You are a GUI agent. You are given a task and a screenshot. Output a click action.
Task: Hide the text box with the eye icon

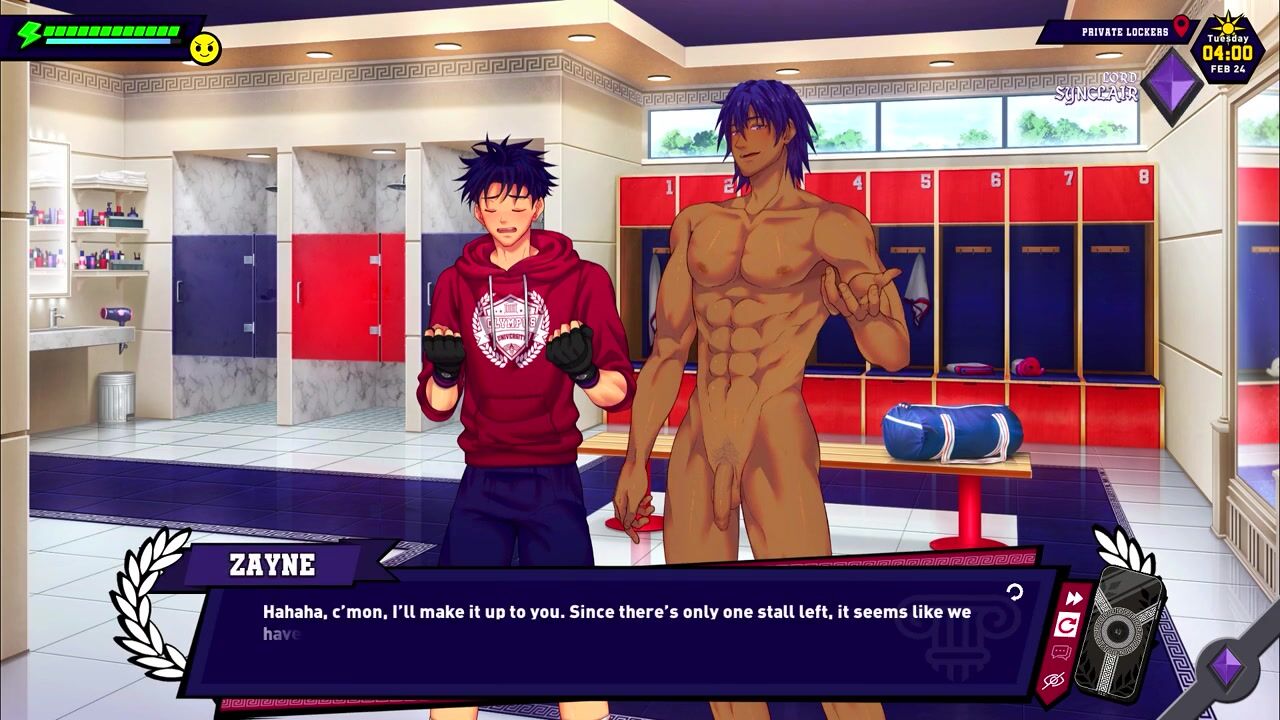coord(1052,681)
